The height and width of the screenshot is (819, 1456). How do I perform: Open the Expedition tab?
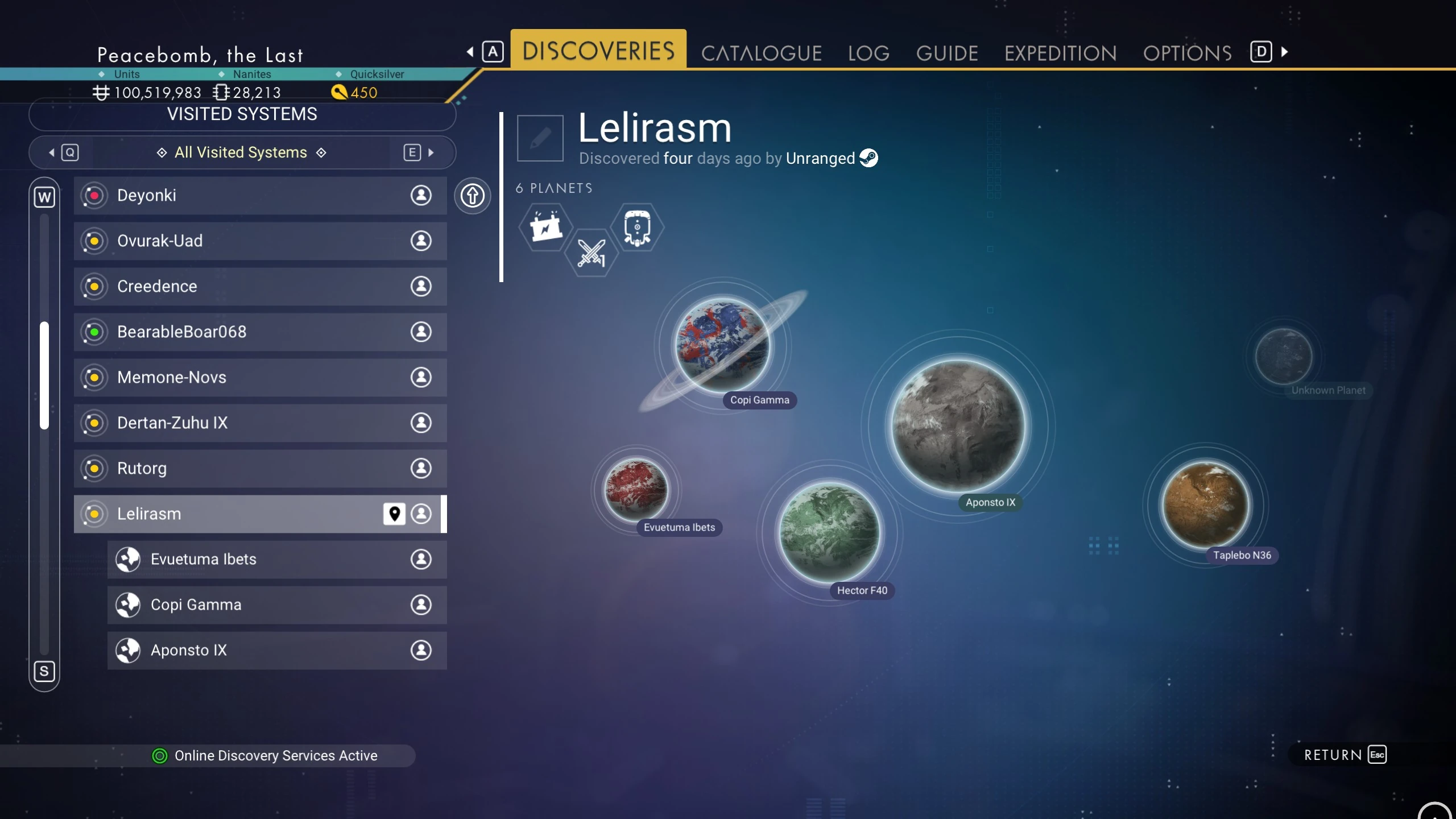[x=1060, y=53]
